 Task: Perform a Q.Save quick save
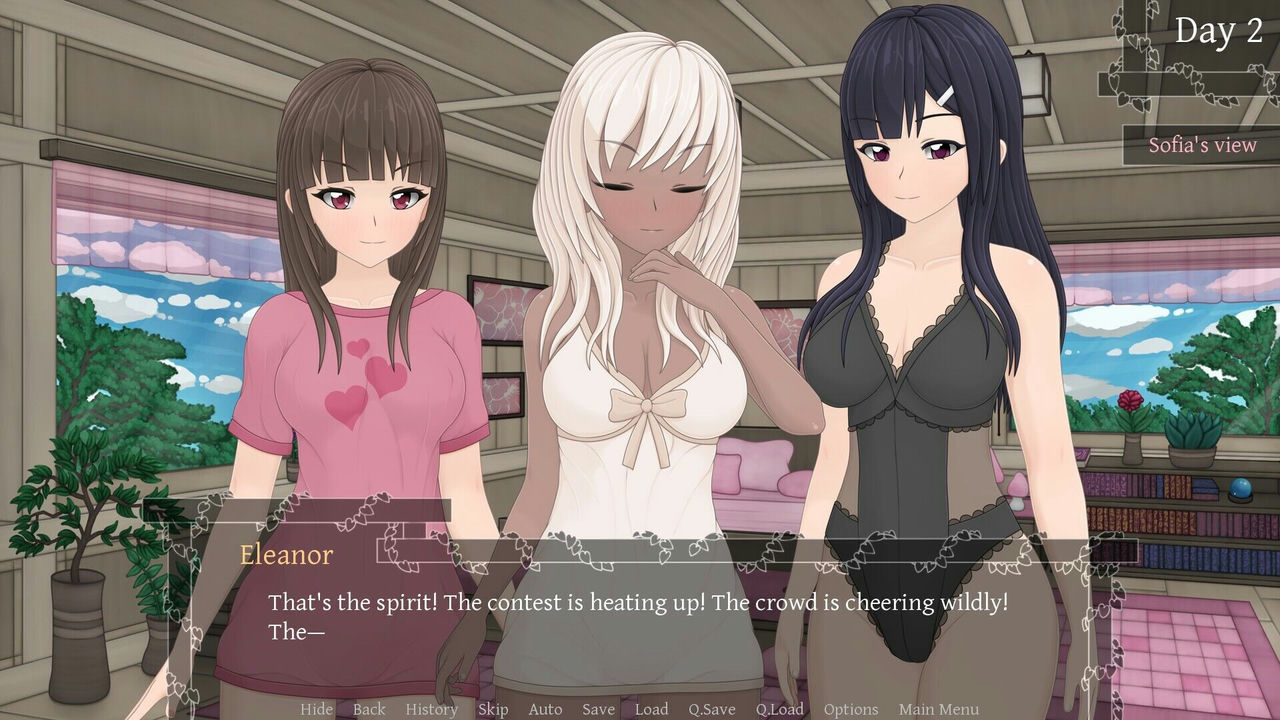click(712, 709)
